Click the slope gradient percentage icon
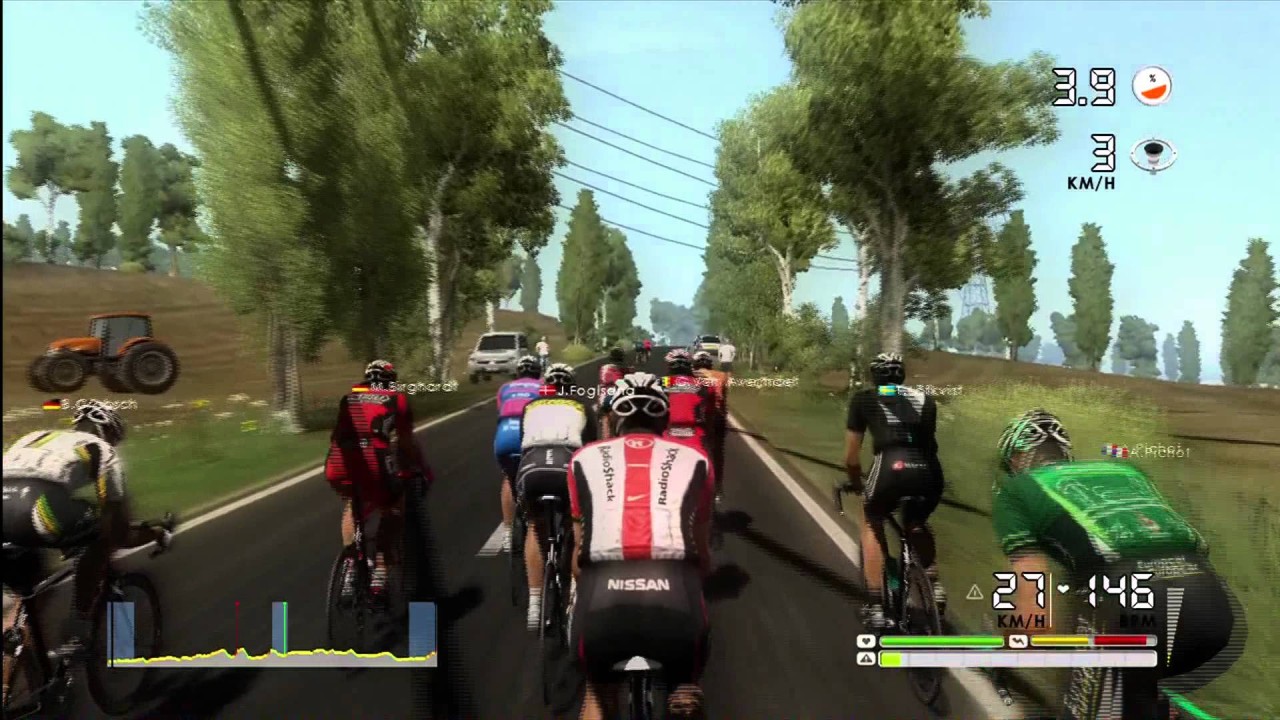 pos(1151,86)
